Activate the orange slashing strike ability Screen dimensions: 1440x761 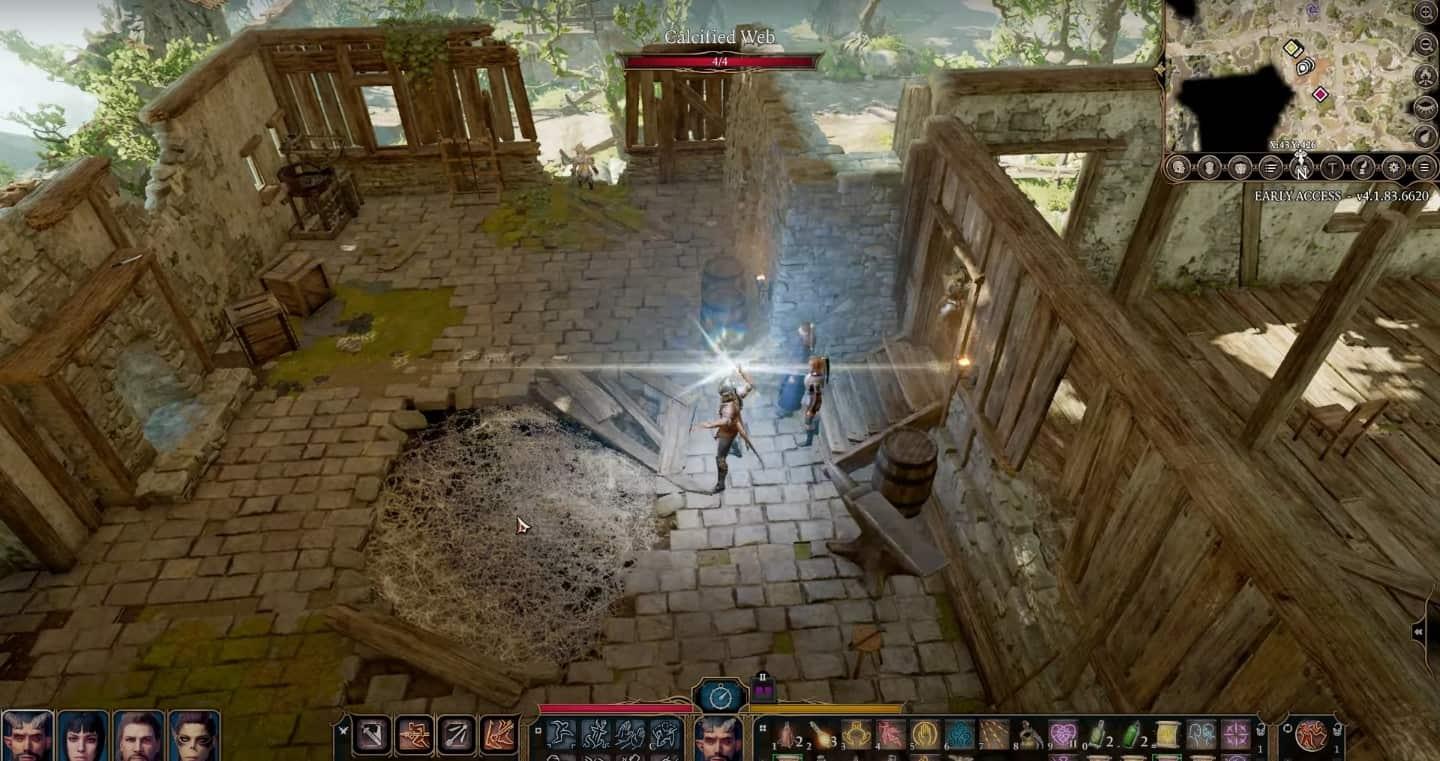[498, 735]
